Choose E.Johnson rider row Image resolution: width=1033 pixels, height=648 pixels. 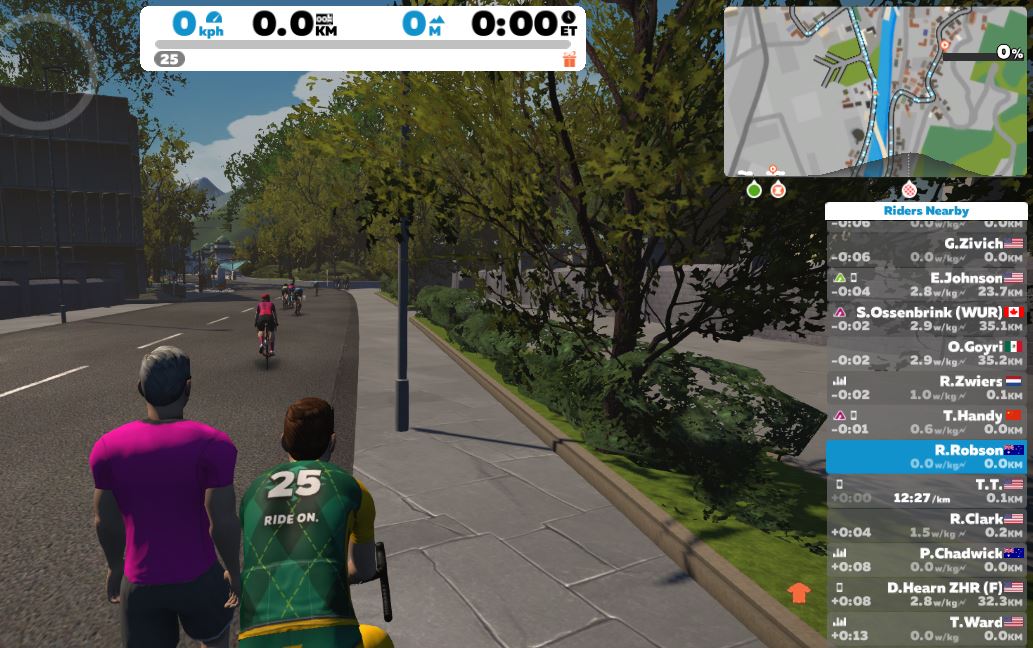tap(926, 285)
